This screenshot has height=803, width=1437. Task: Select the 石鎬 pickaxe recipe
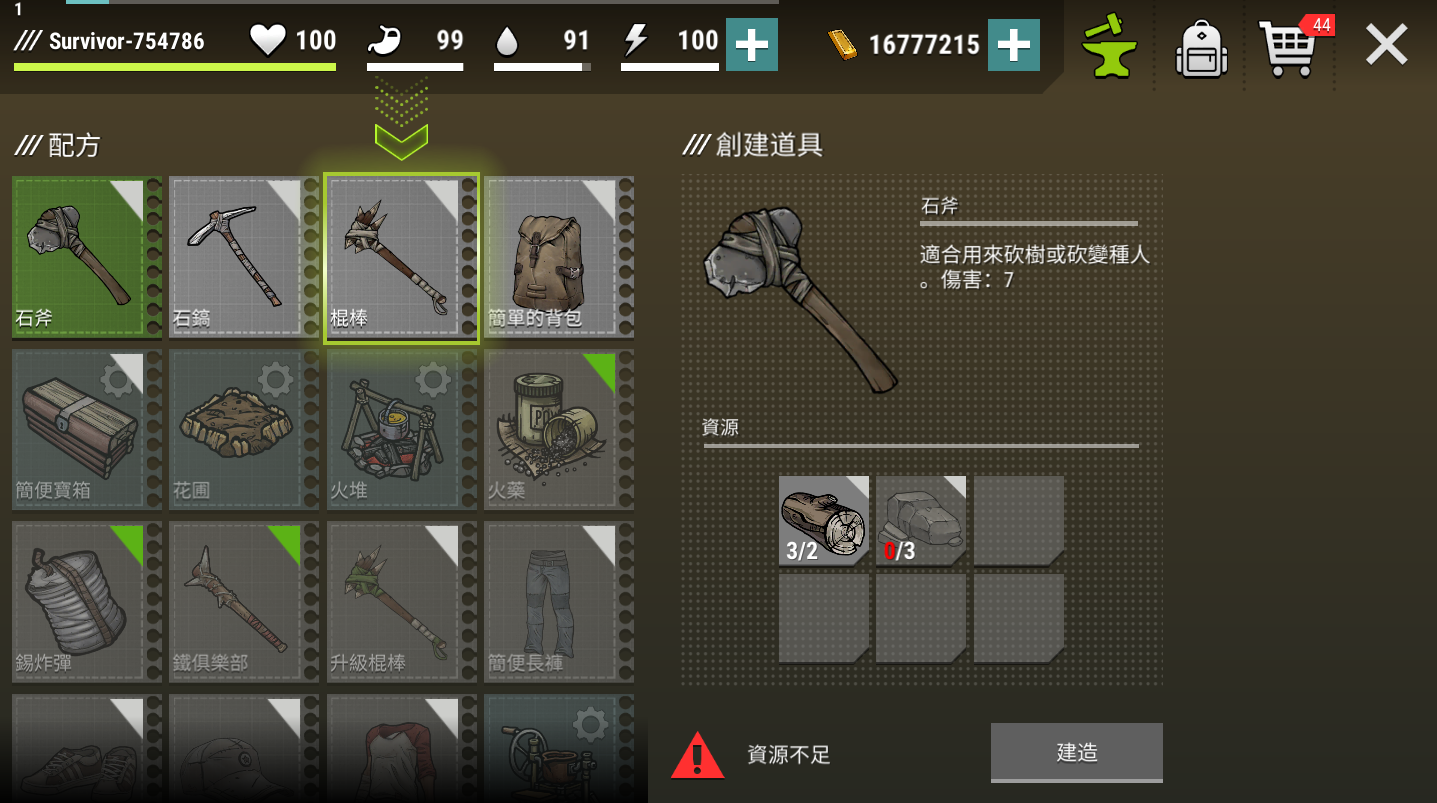pos(243,257)
